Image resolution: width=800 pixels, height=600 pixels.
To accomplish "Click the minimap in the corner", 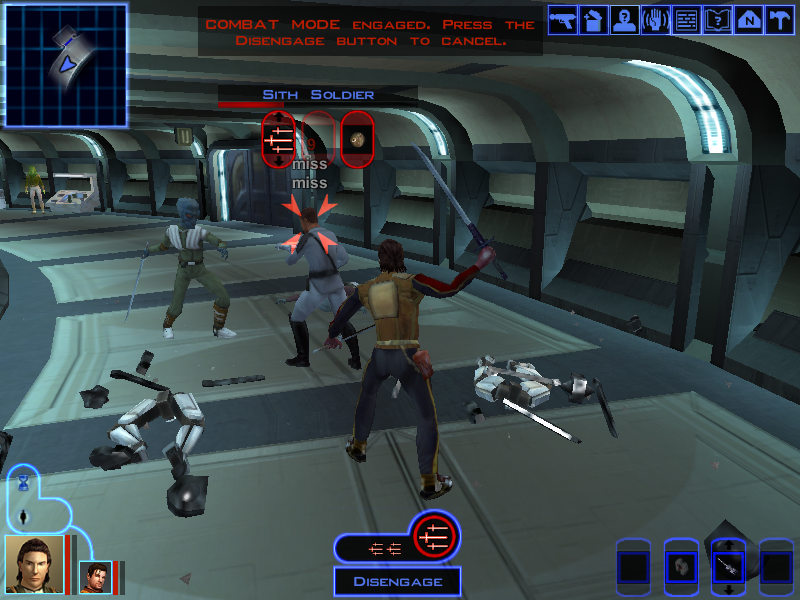I will coord(66,65).
